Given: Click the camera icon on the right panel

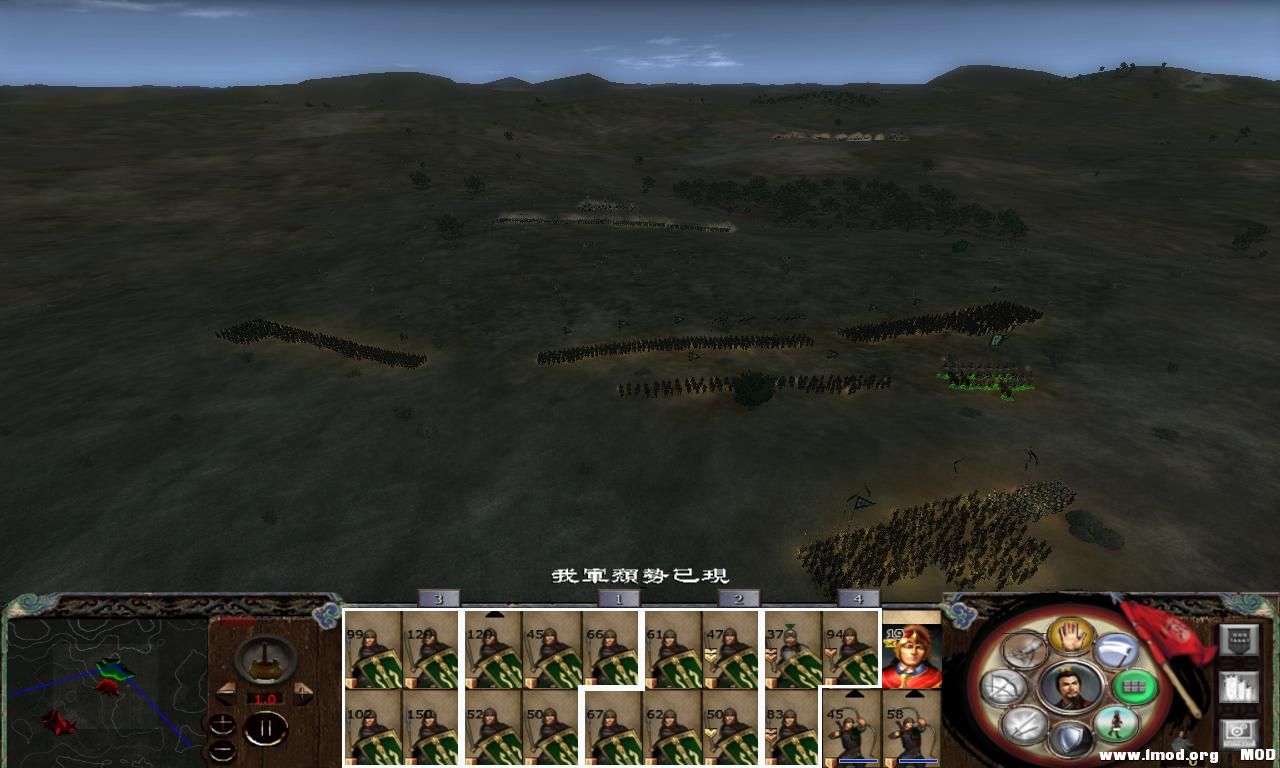Looking at the screenshot, I should [1238, 731].
